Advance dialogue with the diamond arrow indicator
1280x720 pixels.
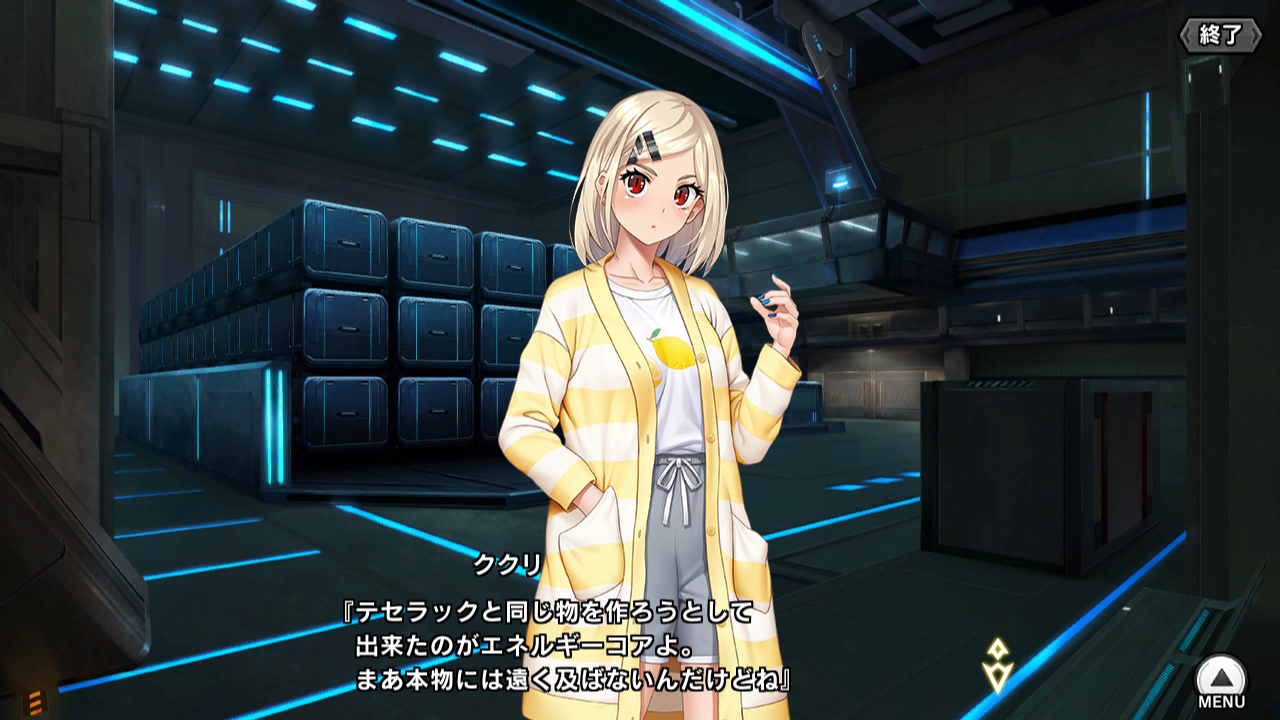point(997,666)
